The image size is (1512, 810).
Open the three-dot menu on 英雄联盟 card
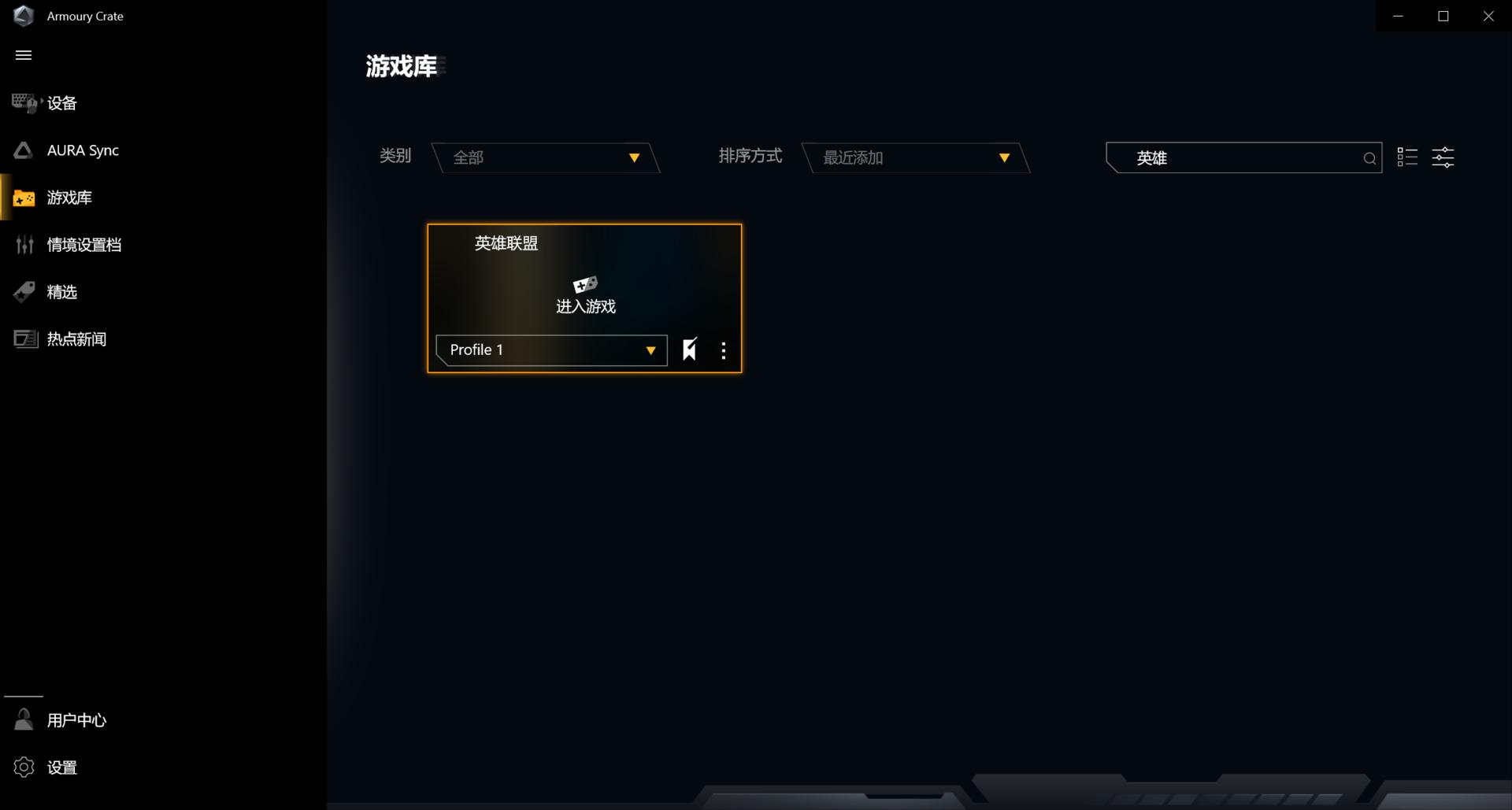(x=723, y=350)
